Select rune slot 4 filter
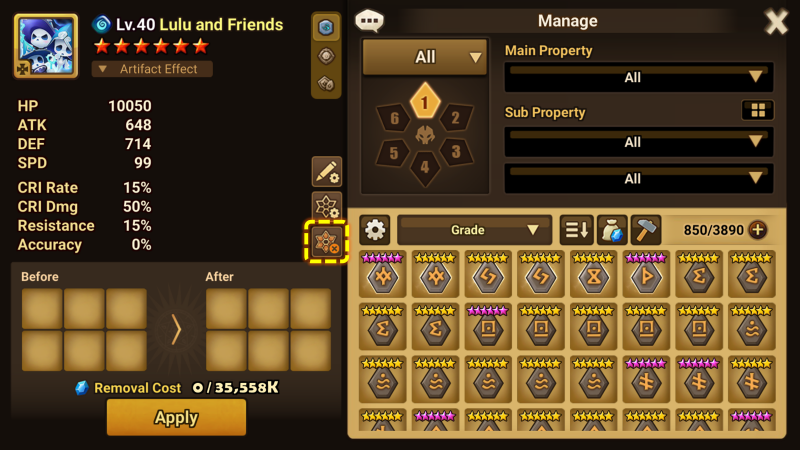Viewport: 800px width, 450px height. (425, 168)
